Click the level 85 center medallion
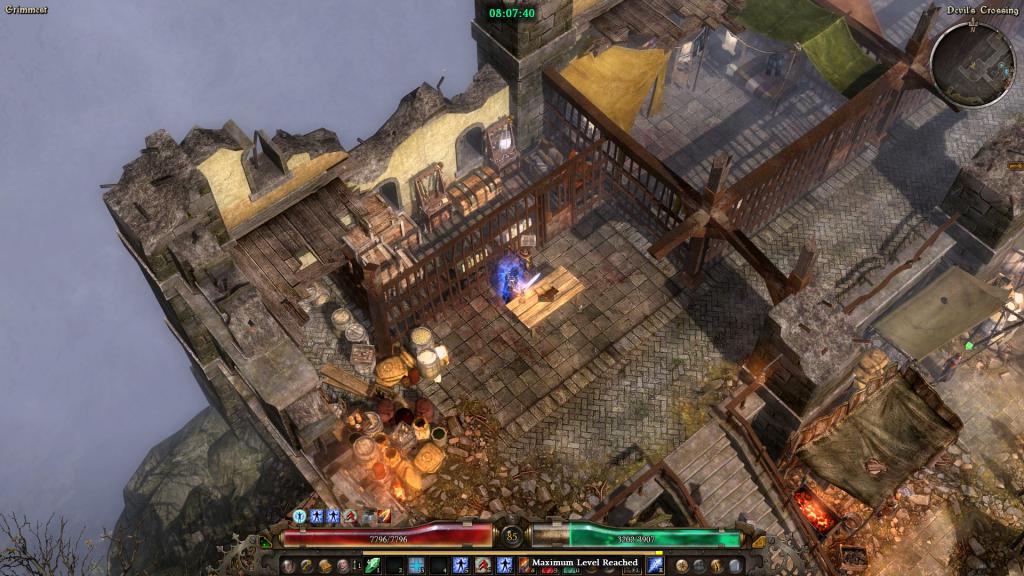 pos(512,536)
